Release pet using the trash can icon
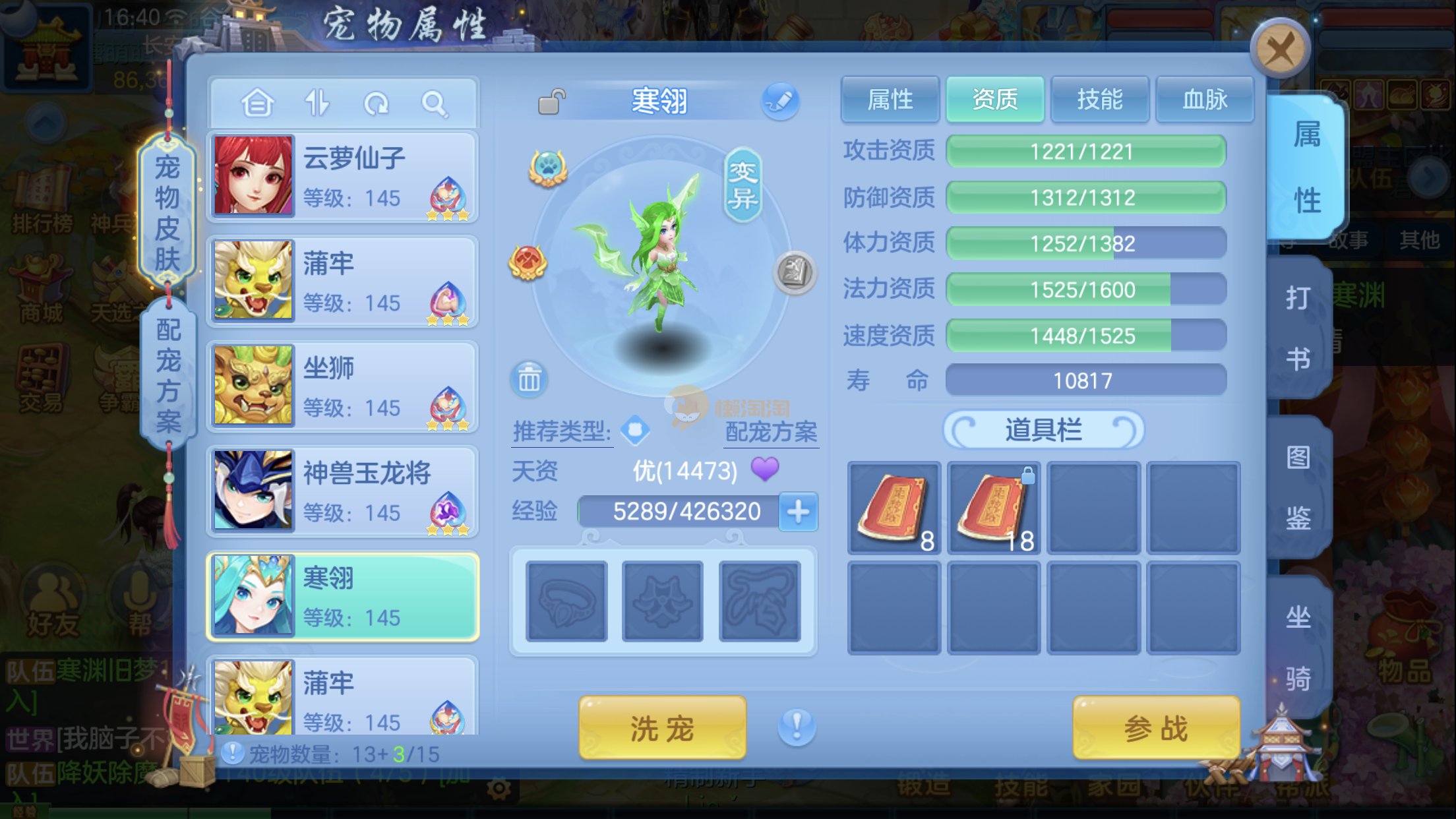Viewport: 1456px width, 819px height. click(529, 379)
